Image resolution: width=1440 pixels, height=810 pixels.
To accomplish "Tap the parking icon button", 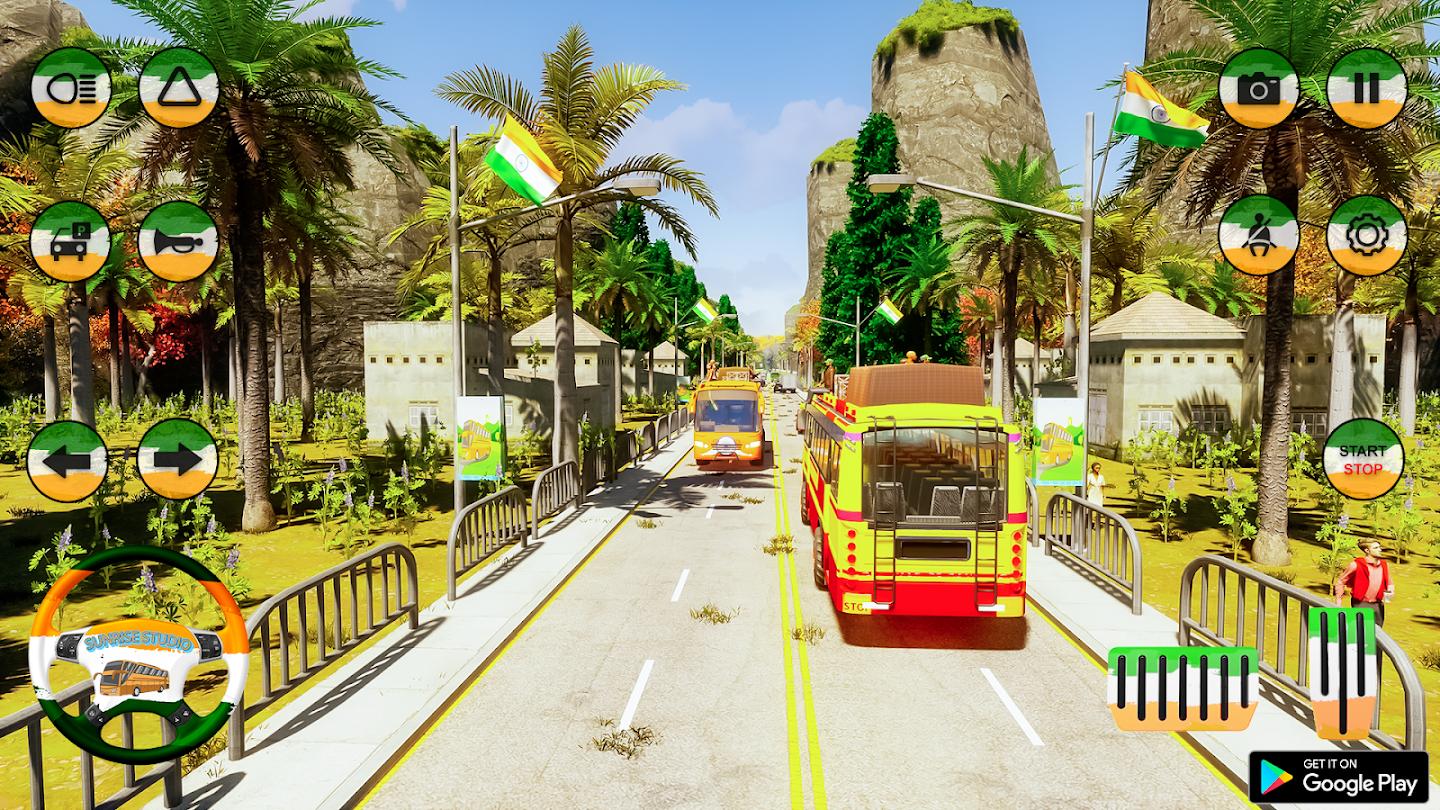I will pyautogui.click(x=70, y=241).
